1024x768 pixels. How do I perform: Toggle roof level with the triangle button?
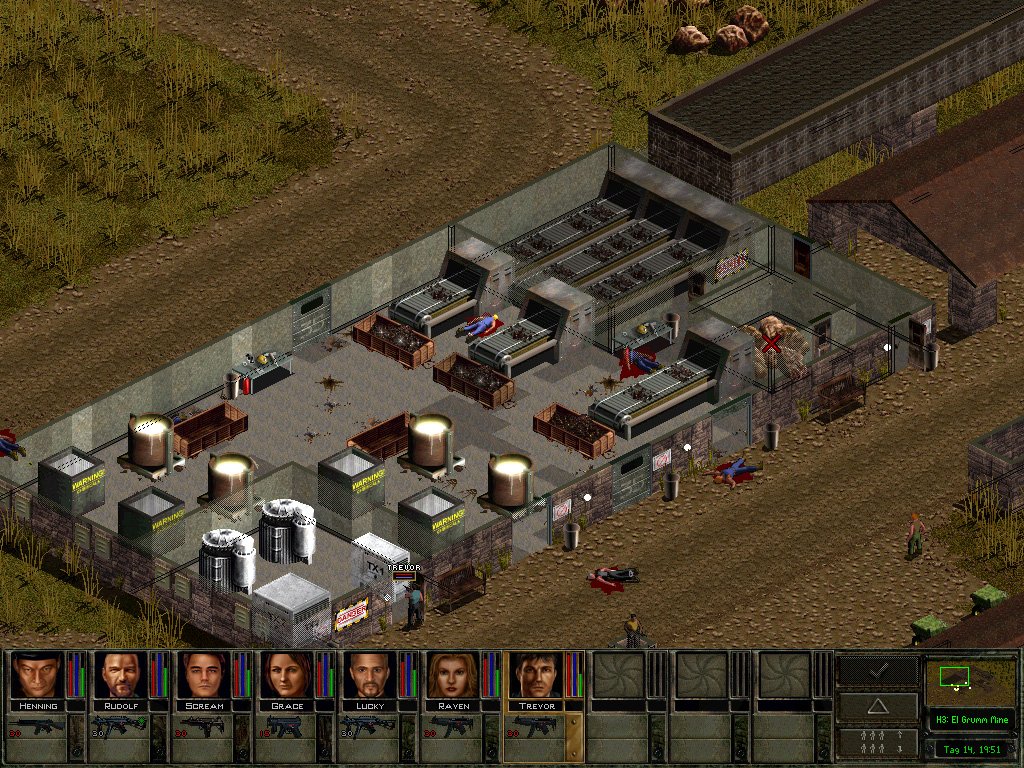click(878, 706)
